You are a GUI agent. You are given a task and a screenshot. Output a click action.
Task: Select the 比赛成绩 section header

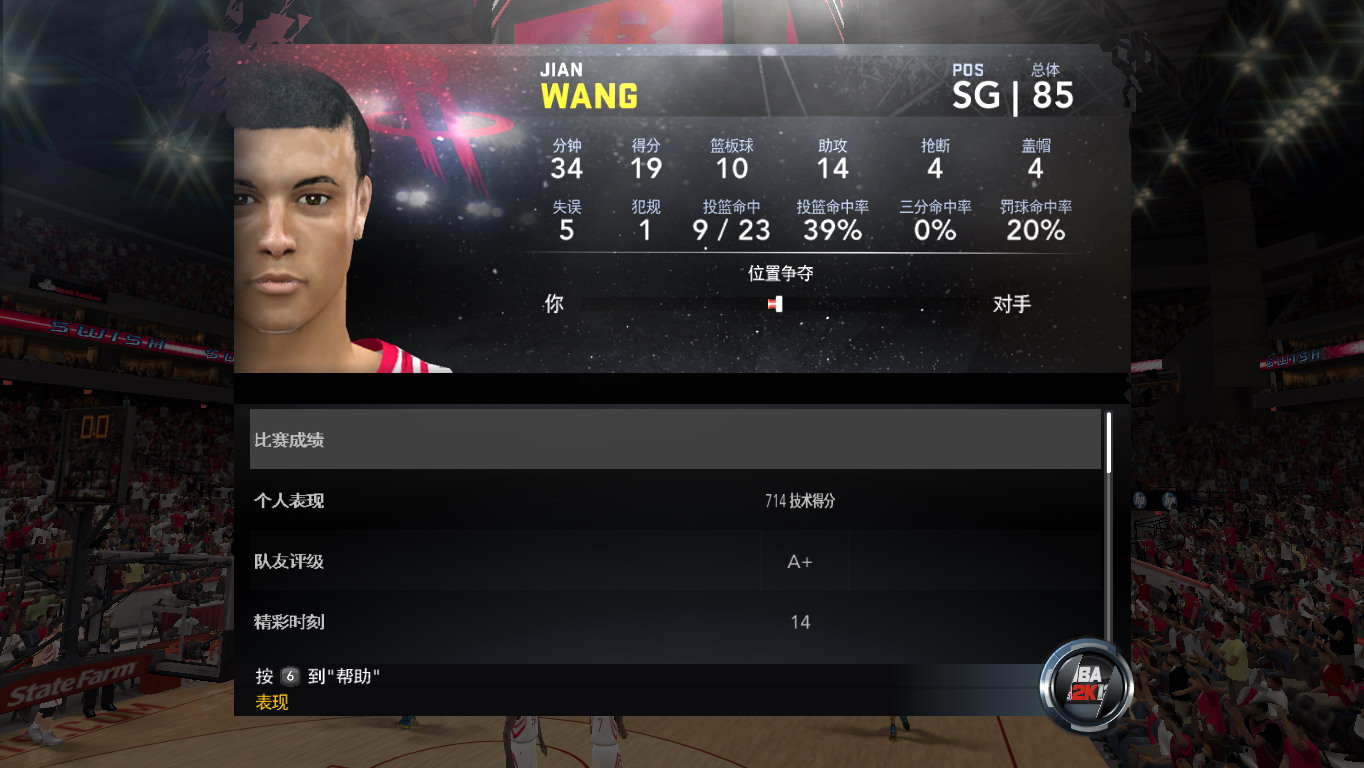[675, 438]
